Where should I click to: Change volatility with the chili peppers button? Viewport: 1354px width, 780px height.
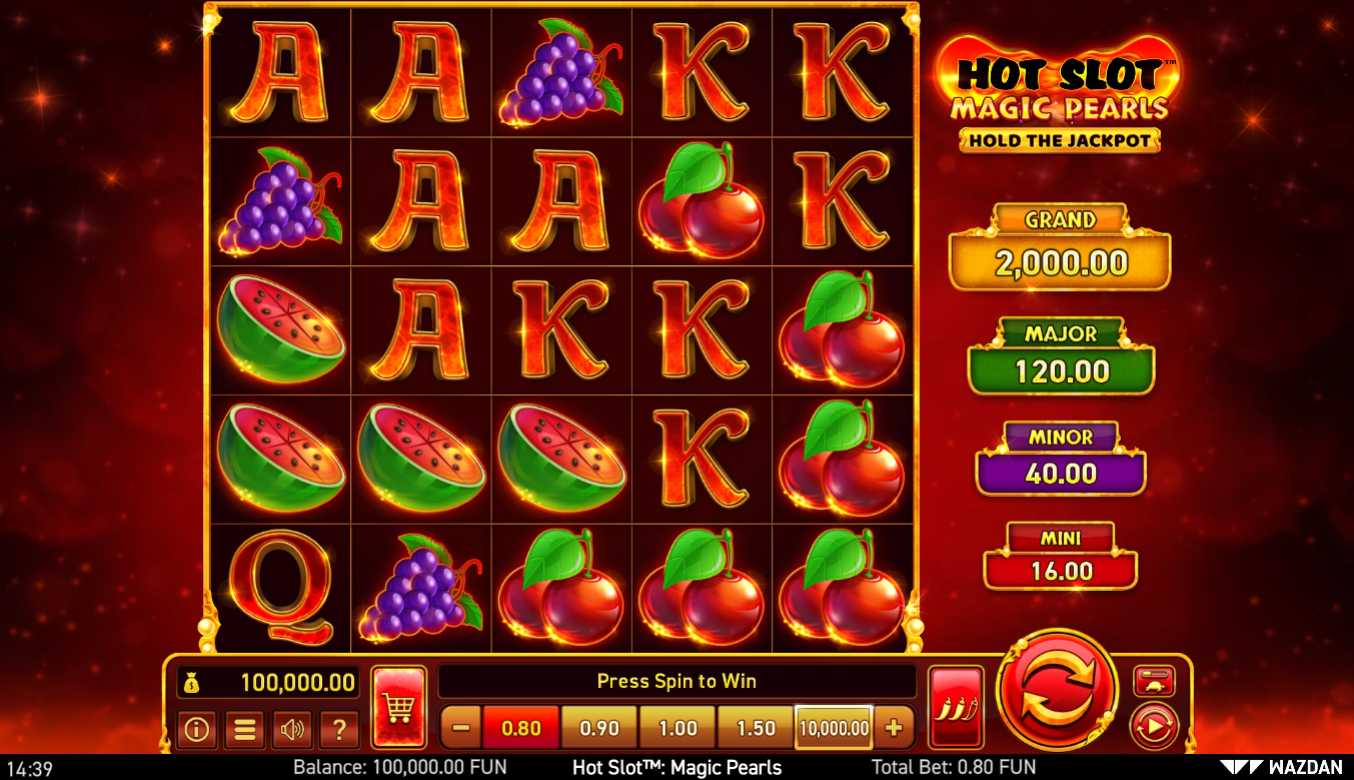[955, 707]
